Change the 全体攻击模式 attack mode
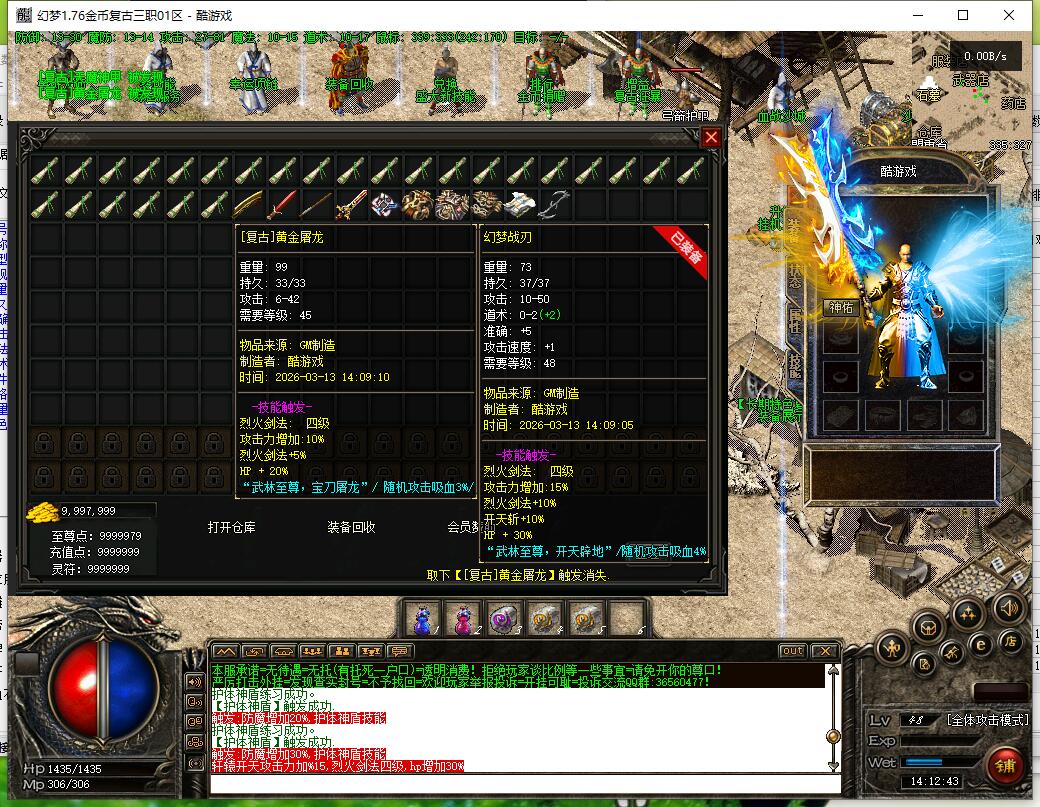Screen dimensions: 1040x807 (x=987, y=720)
